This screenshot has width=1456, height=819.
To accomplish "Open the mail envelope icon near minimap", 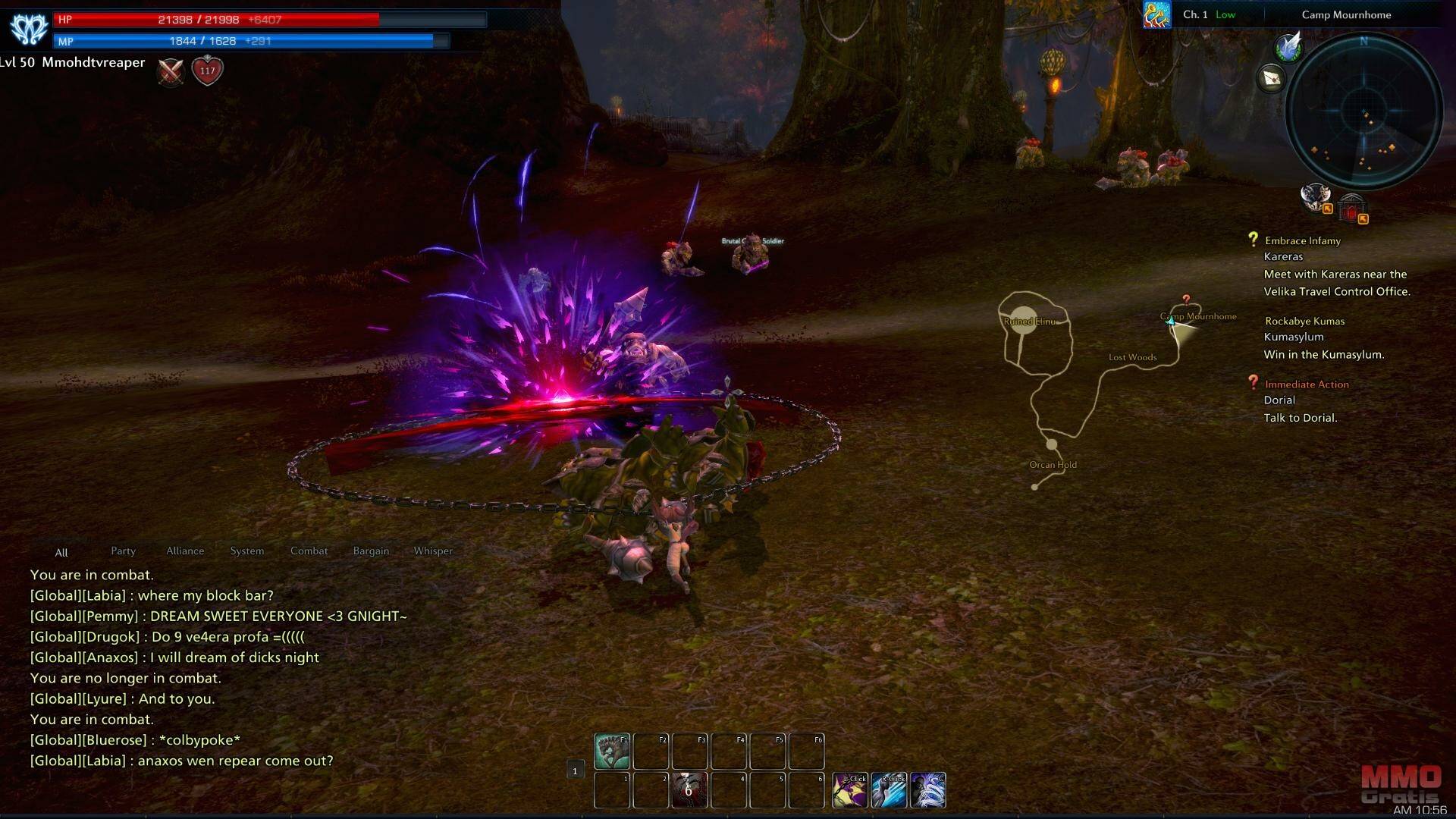I will [1272, 78].
